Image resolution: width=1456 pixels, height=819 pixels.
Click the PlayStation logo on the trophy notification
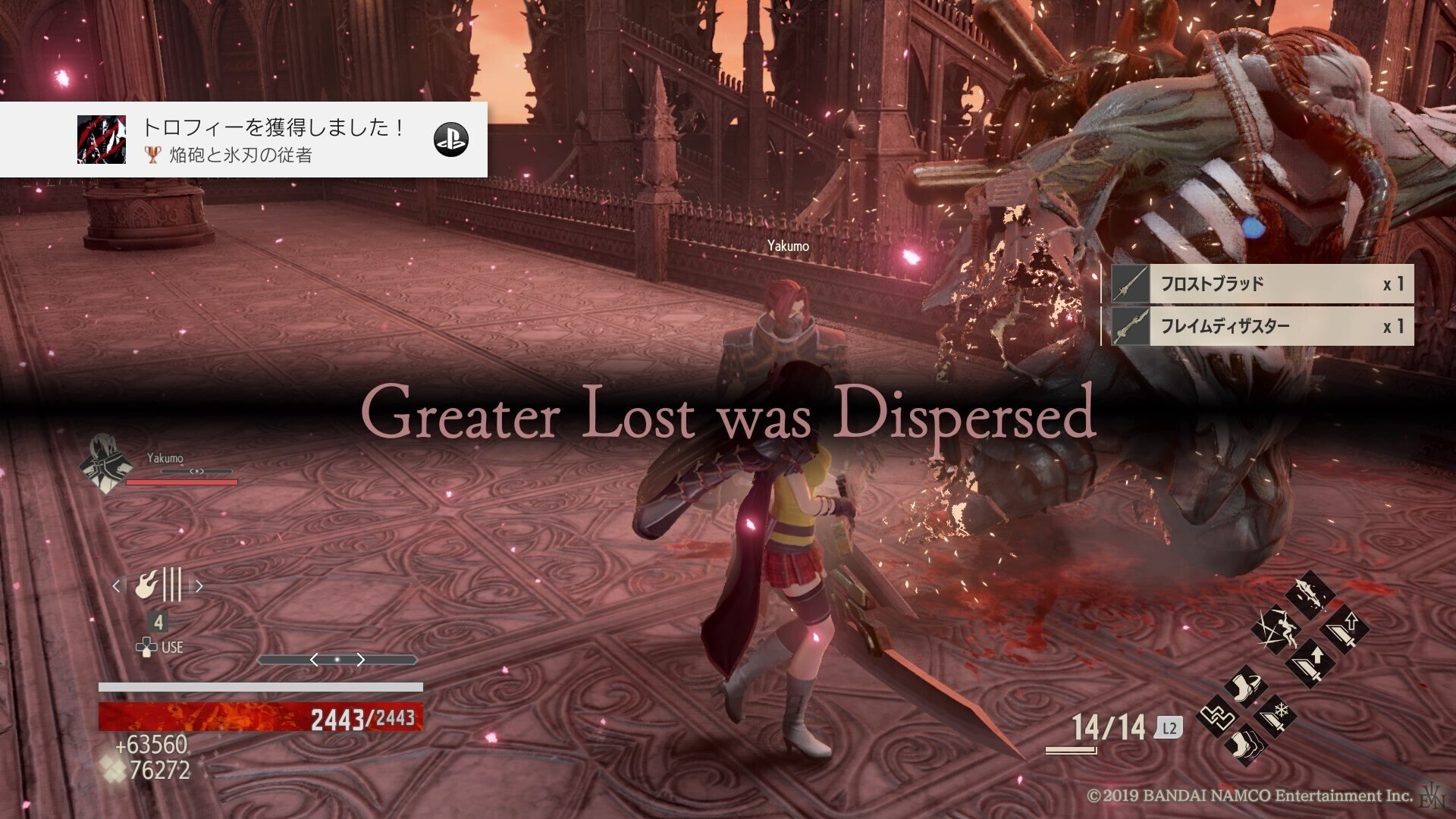pos(450,140)
